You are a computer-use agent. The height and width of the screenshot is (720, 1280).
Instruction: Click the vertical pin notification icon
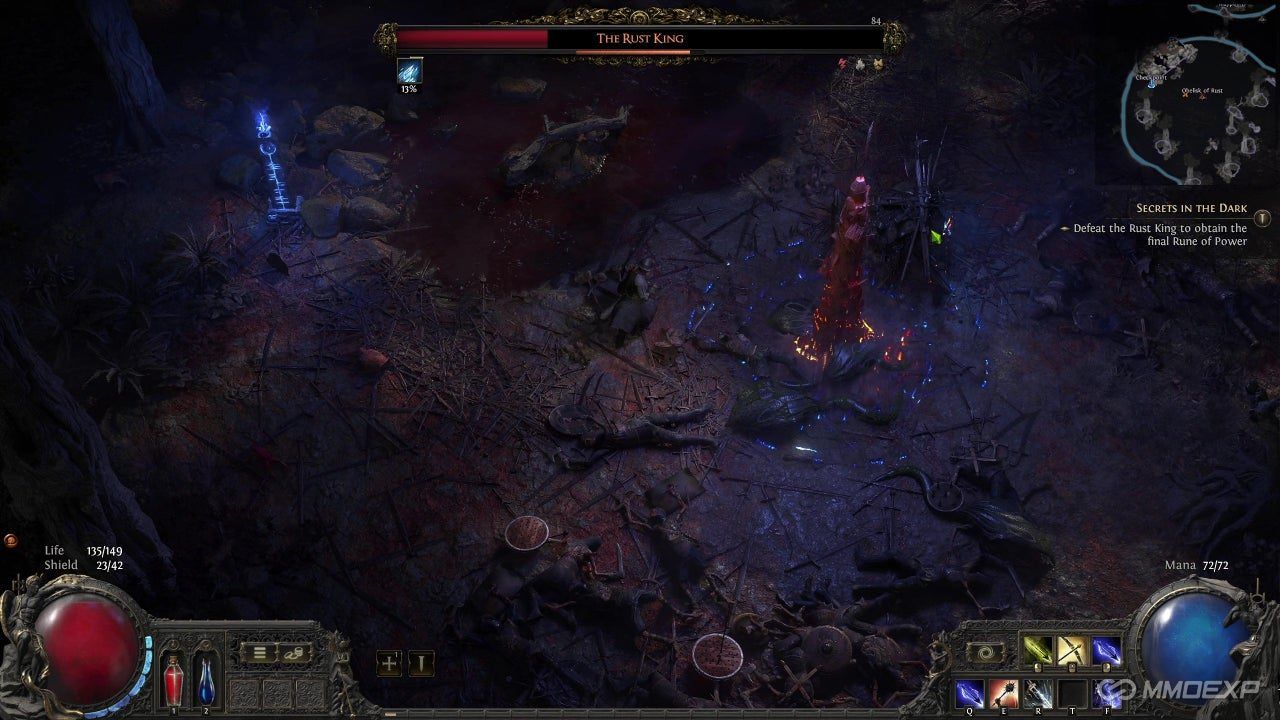[x=423, y=661]
